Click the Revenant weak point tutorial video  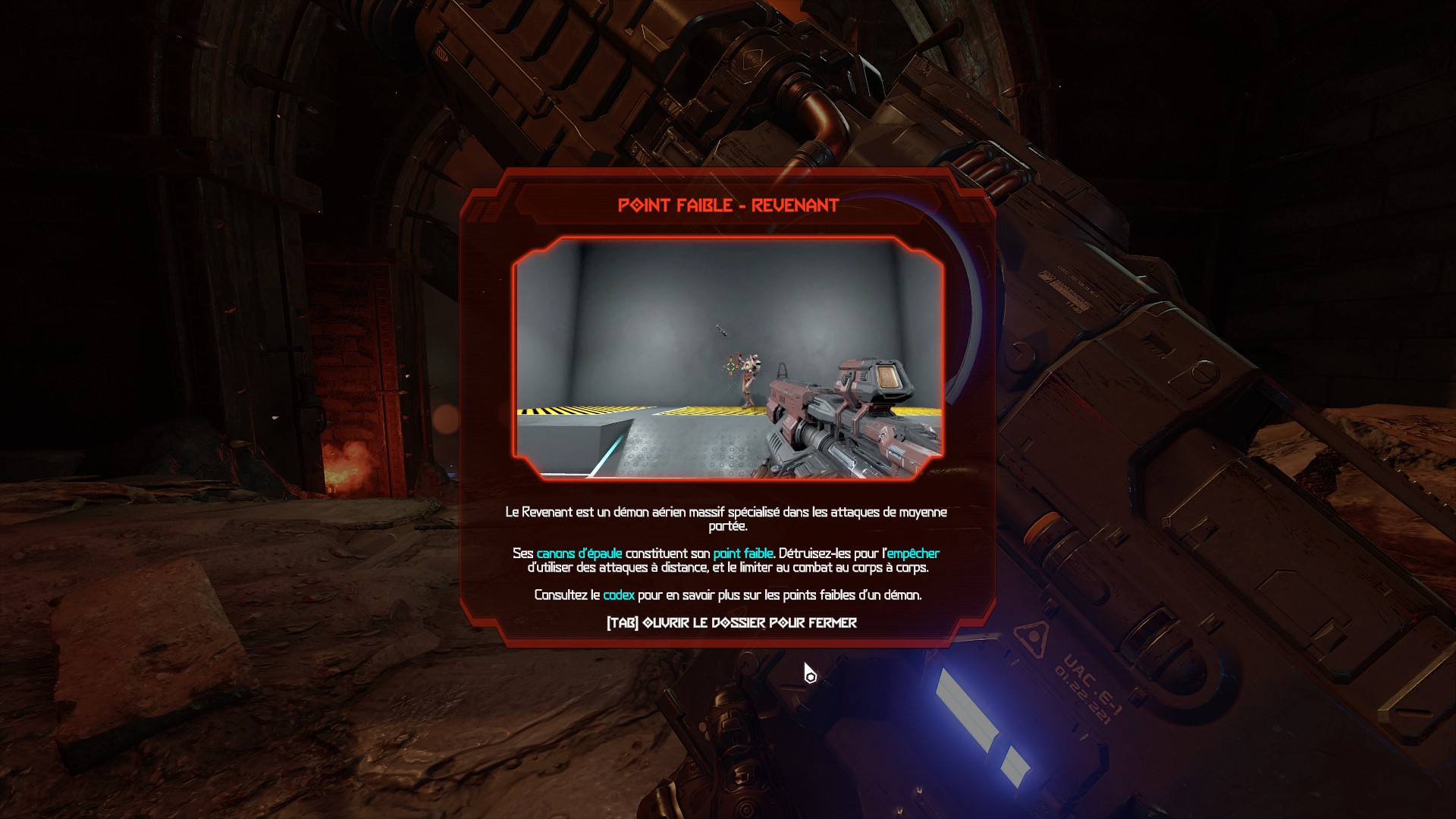pyautogui.click(x=728, y=358)
